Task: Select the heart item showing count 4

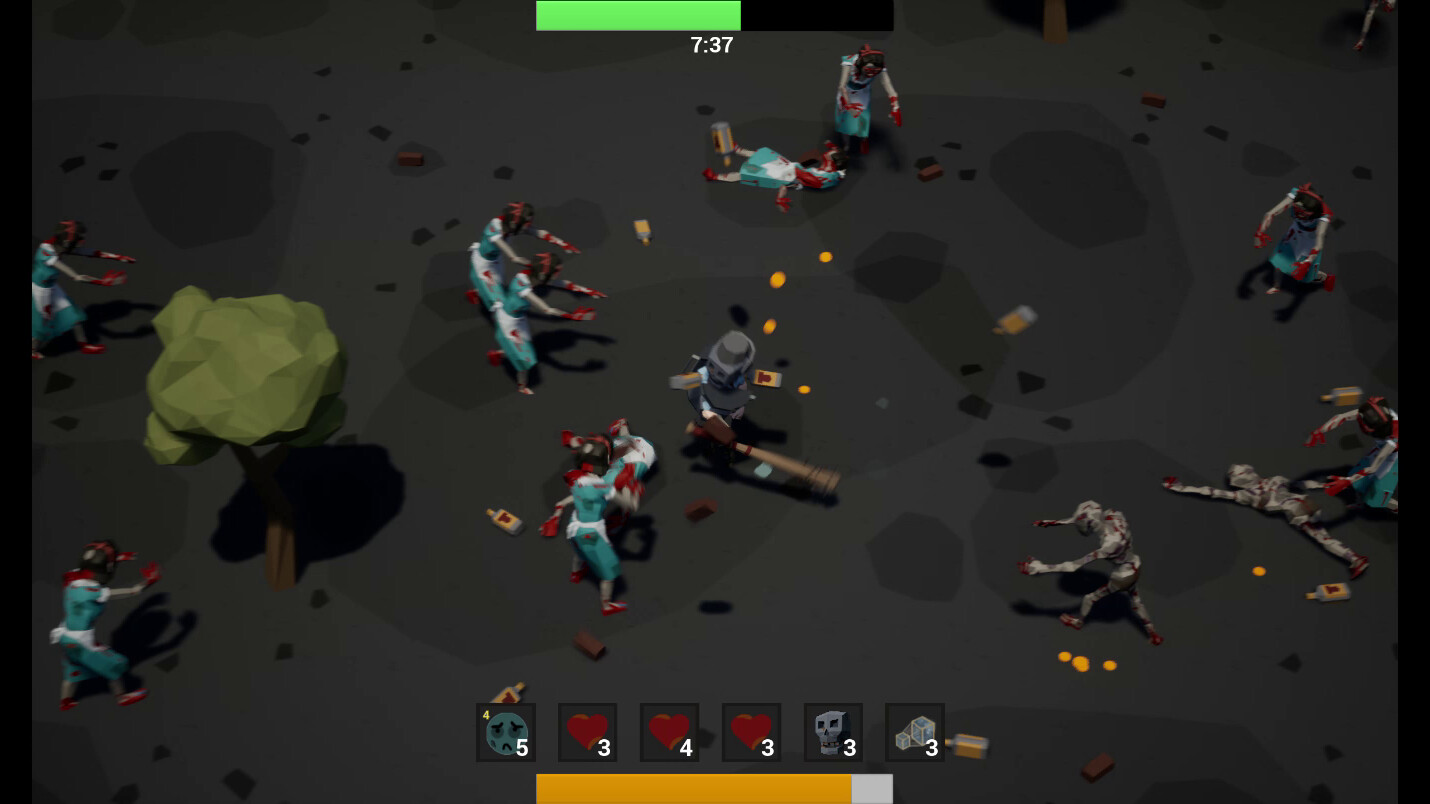Action: click(x=669, y=732)
